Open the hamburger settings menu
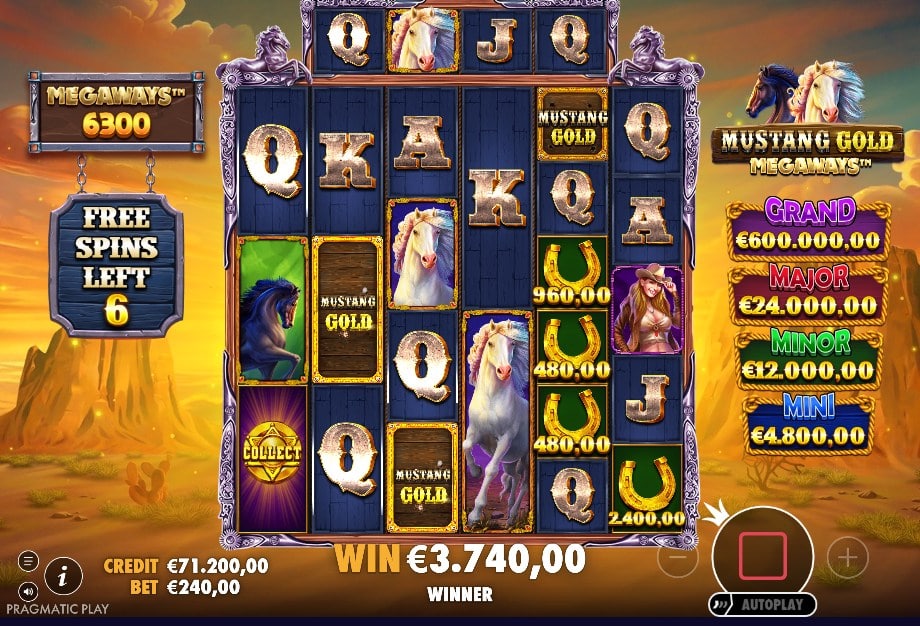920x626 pixels. tap(28, 561)
